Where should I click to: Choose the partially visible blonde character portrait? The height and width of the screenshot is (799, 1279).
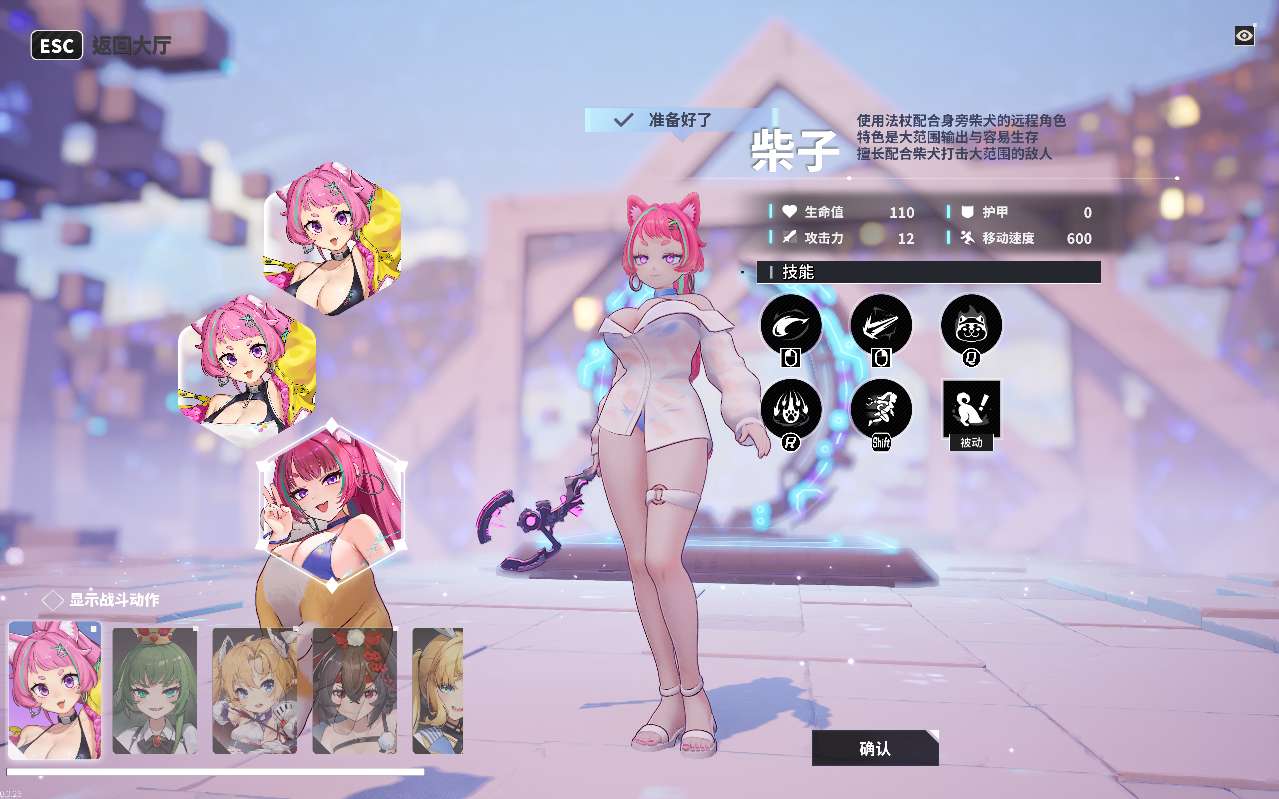[438, 690]
